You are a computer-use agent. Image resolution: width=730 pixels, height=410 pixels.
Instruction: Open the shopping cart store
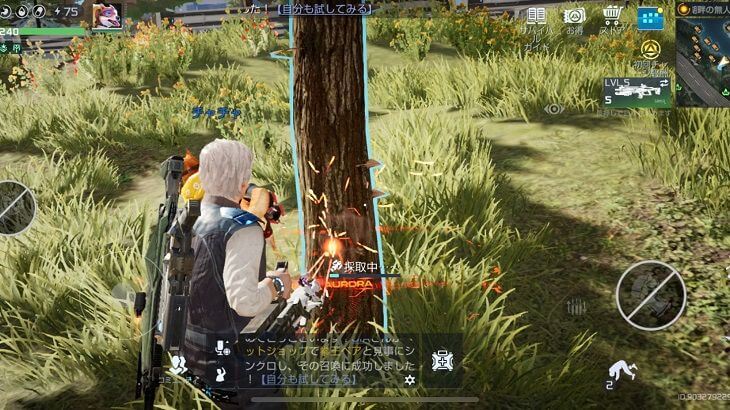tap(613, 17)
